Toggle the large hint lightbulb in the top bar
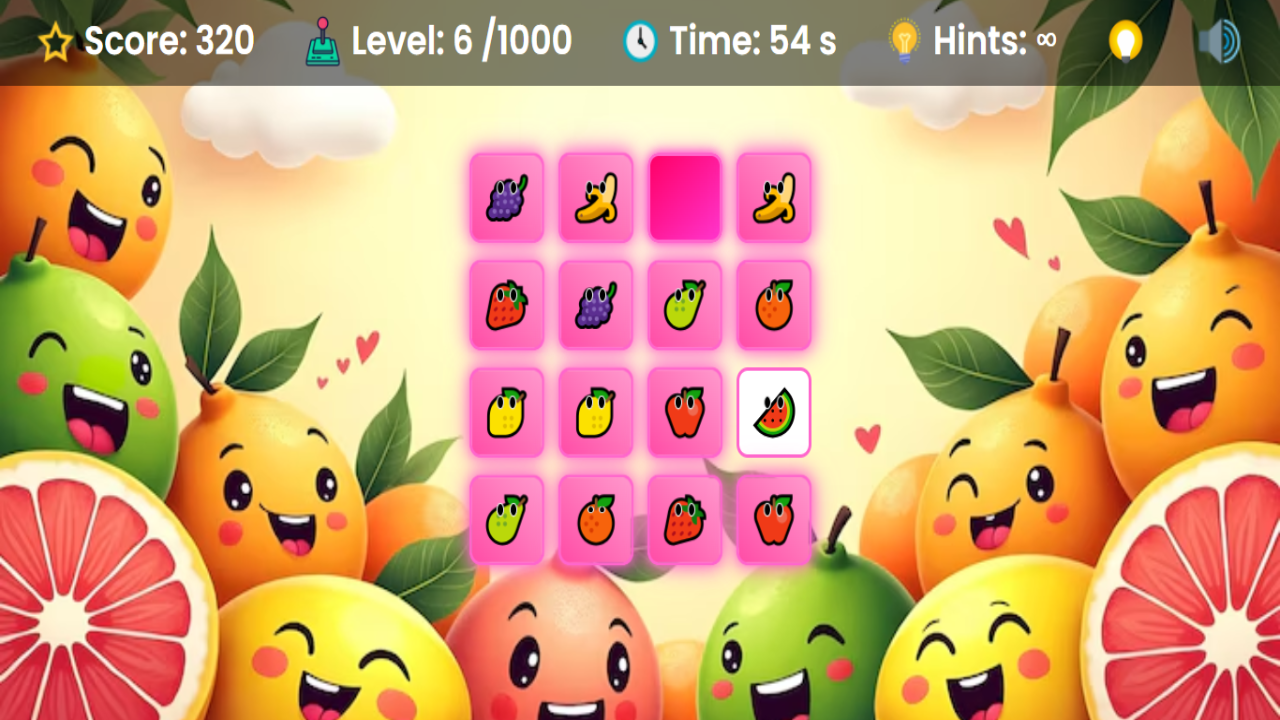The image size is (1280, 720). 1126,41
